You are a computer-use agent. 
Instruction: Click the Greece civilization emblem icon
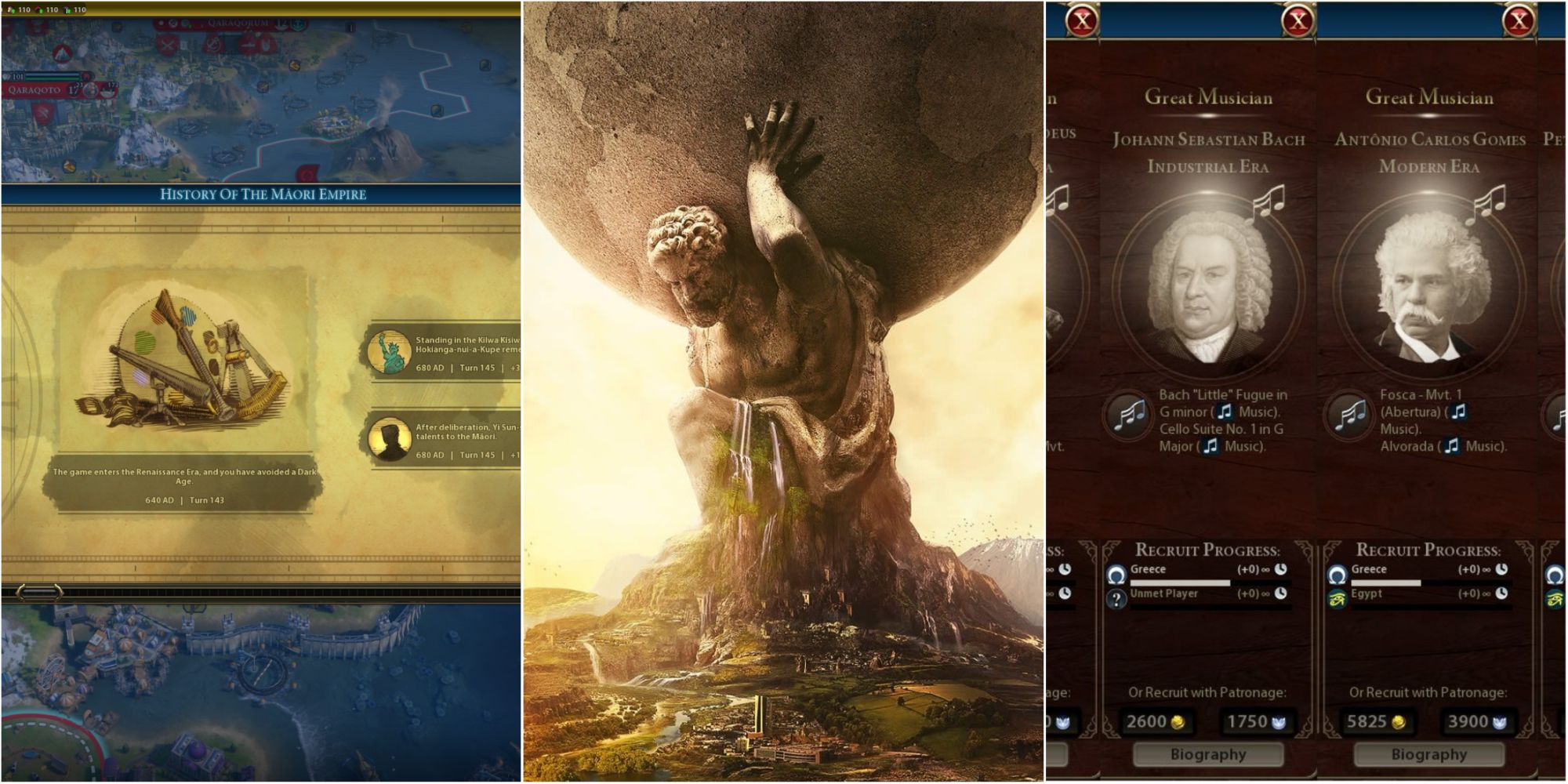[x=1119, y=572]
